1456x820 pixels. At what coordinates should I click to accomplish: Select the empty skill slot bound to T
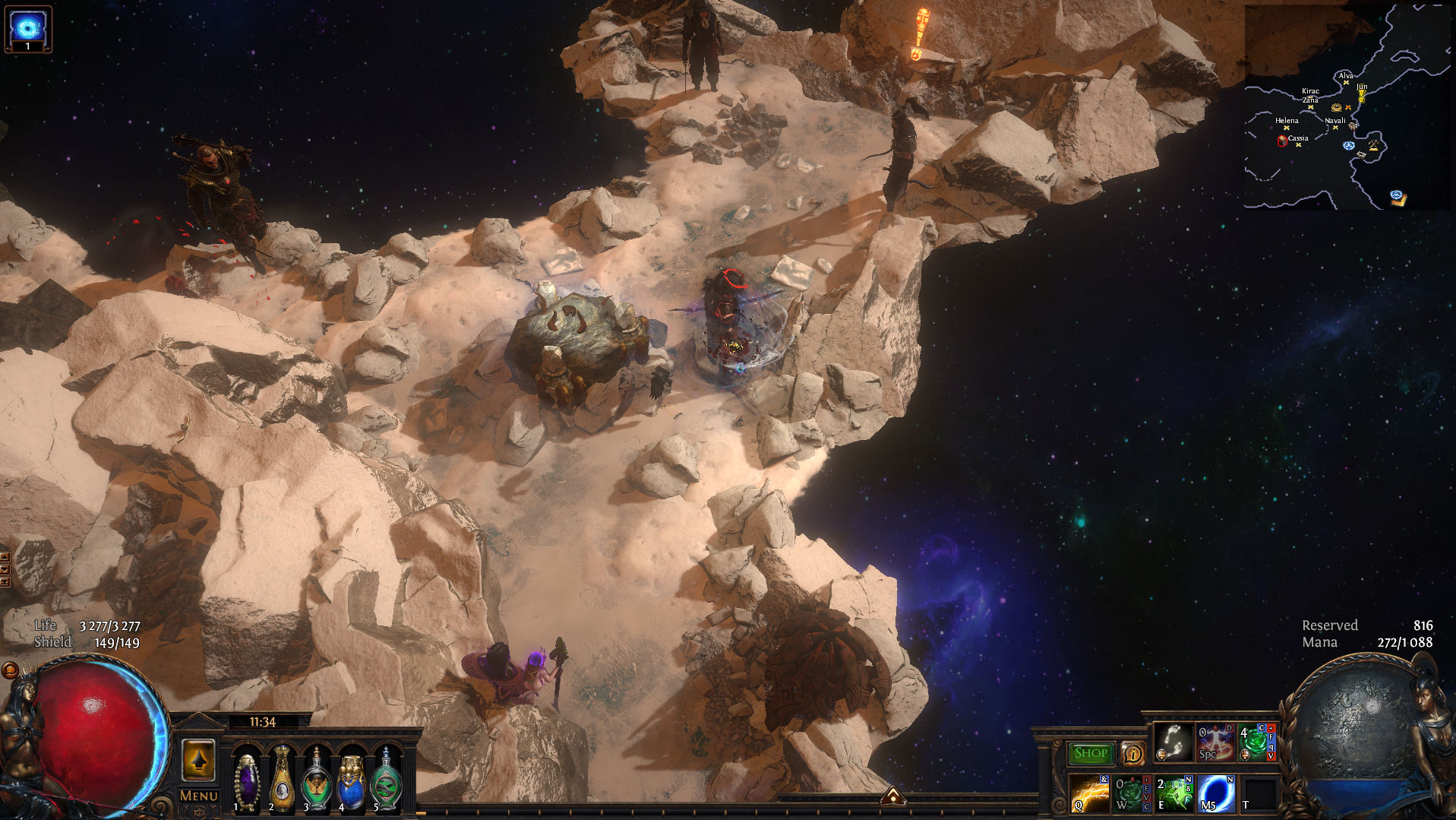(x=1259, y=793)
